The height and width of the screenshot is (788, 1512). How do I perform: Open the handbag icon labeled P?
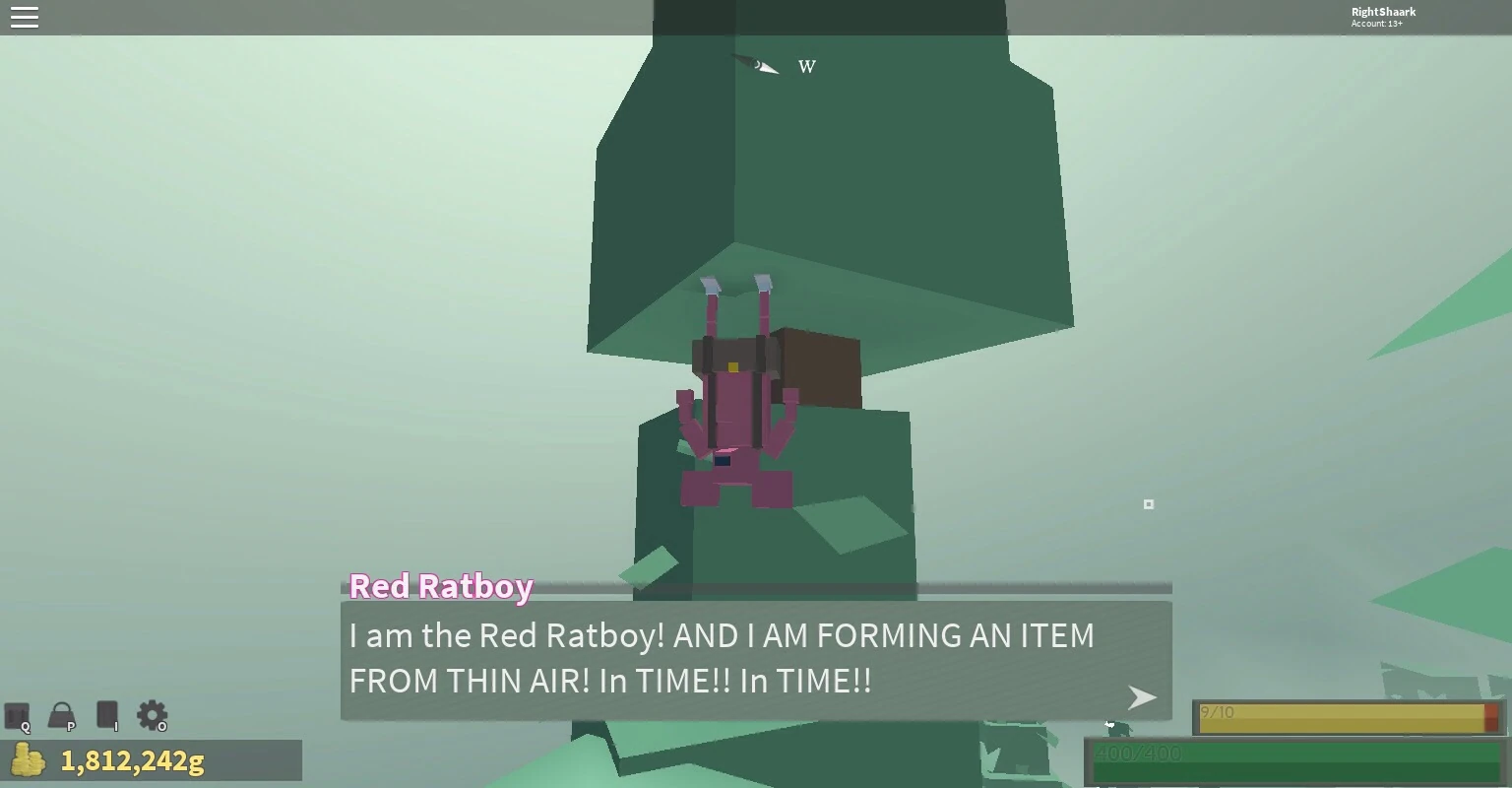click(x=62, y=715)
